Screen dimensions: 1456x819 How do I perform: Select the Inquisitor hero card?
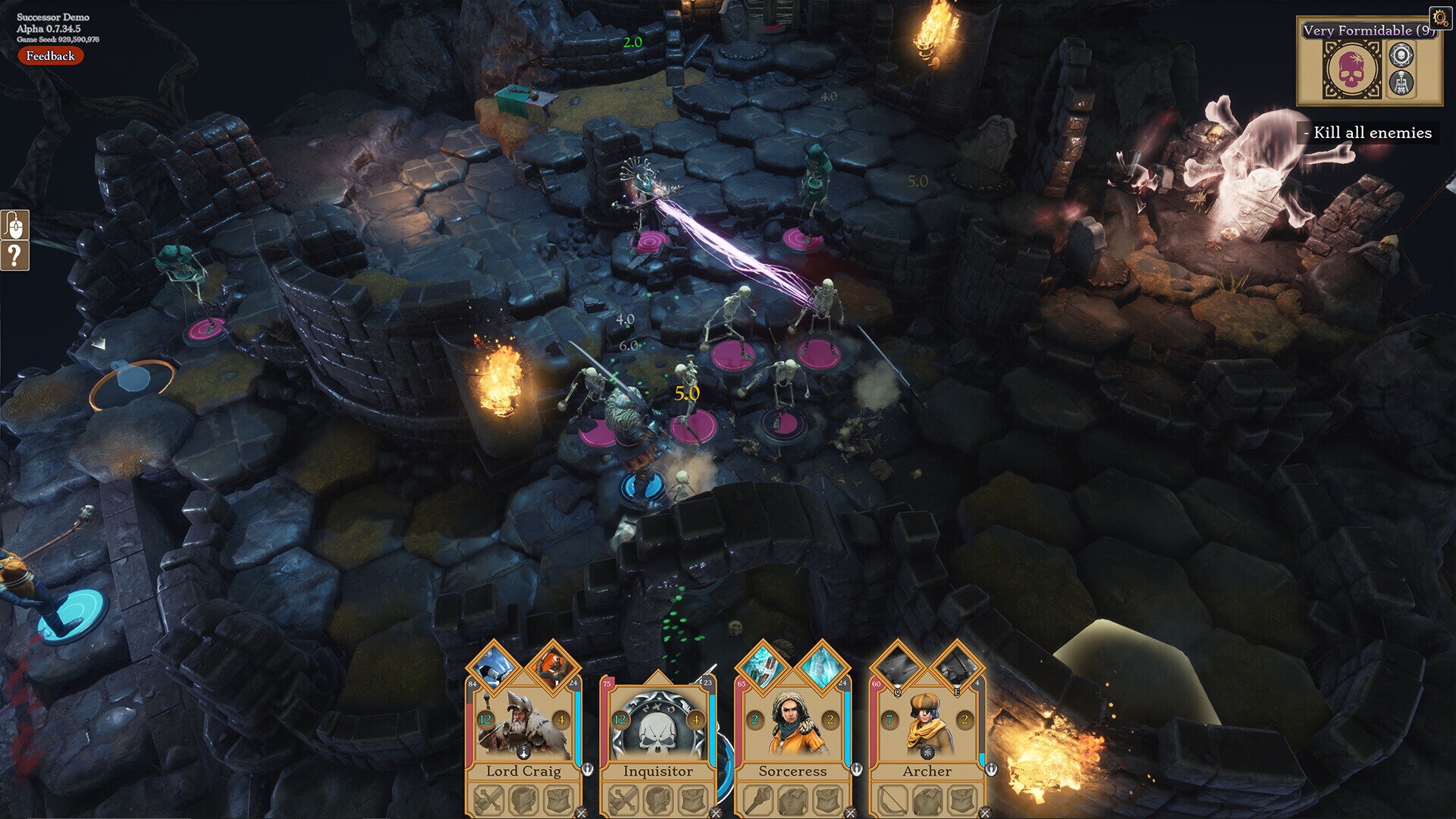[x=657, y=728]
